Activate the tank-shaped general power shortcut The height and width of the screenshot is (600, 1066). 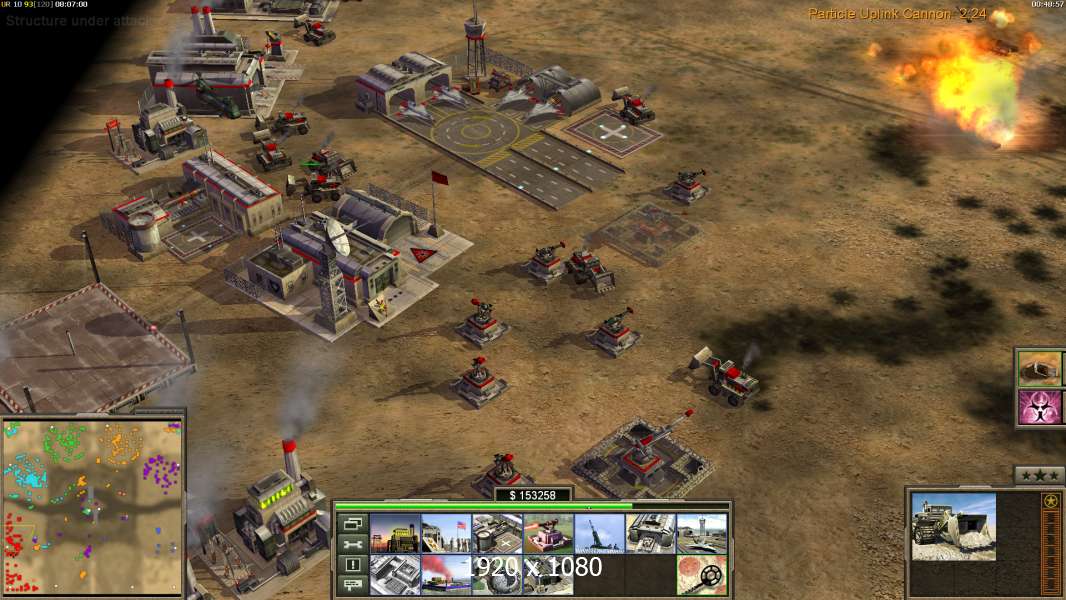(1040, 368)
